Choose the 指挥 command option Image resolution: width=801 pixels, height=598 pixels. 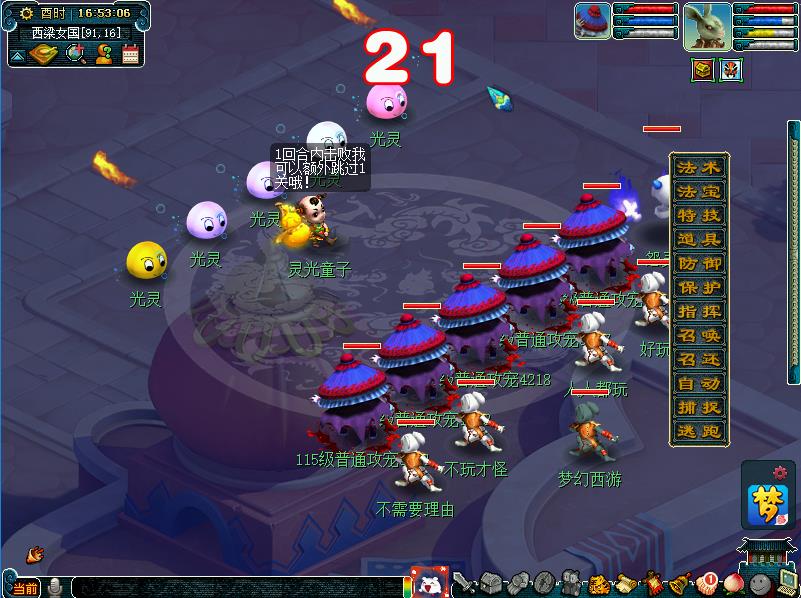[x=698, y=311]
